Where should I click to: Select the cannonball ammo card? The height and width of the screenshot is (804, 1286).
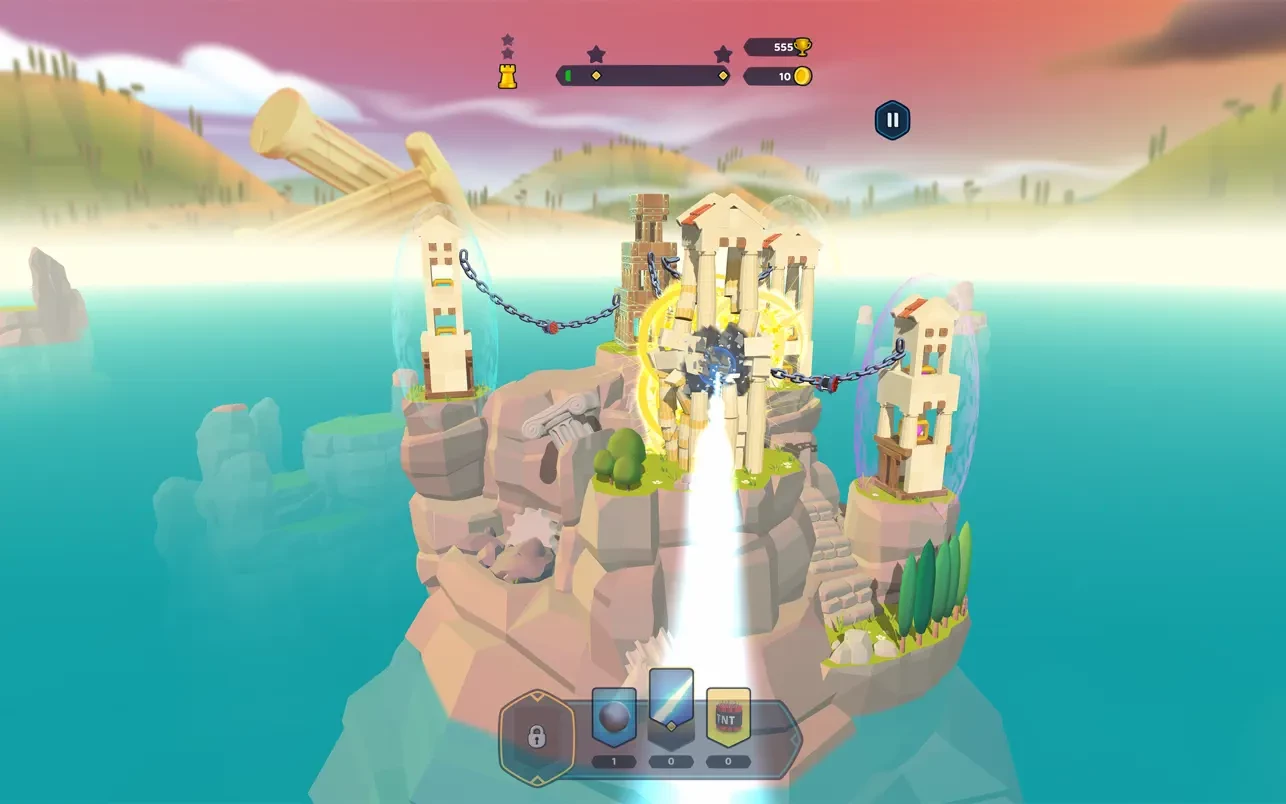tap(614, 717)
